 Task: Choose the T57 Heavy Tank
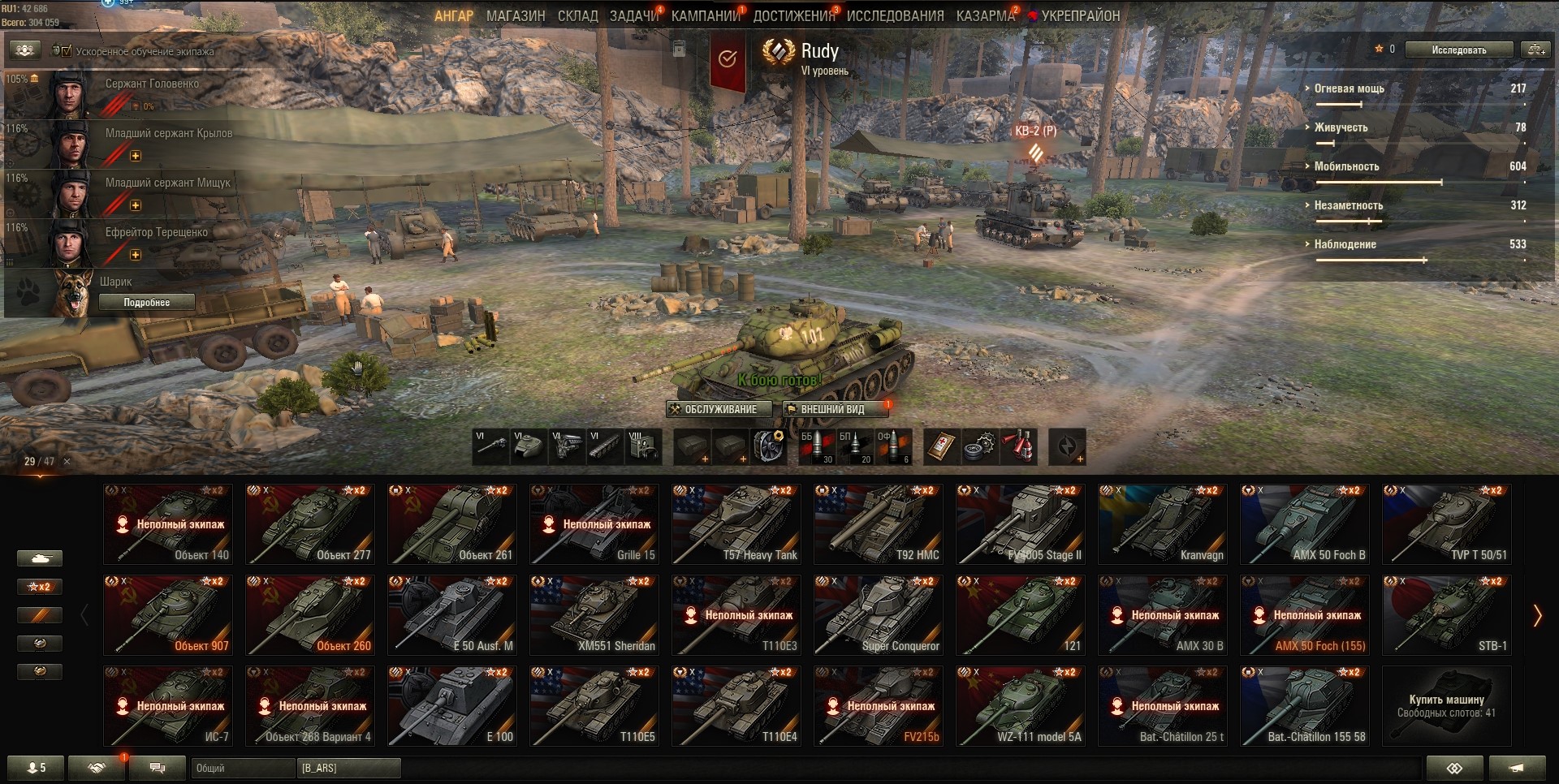[x=736, y=524]
